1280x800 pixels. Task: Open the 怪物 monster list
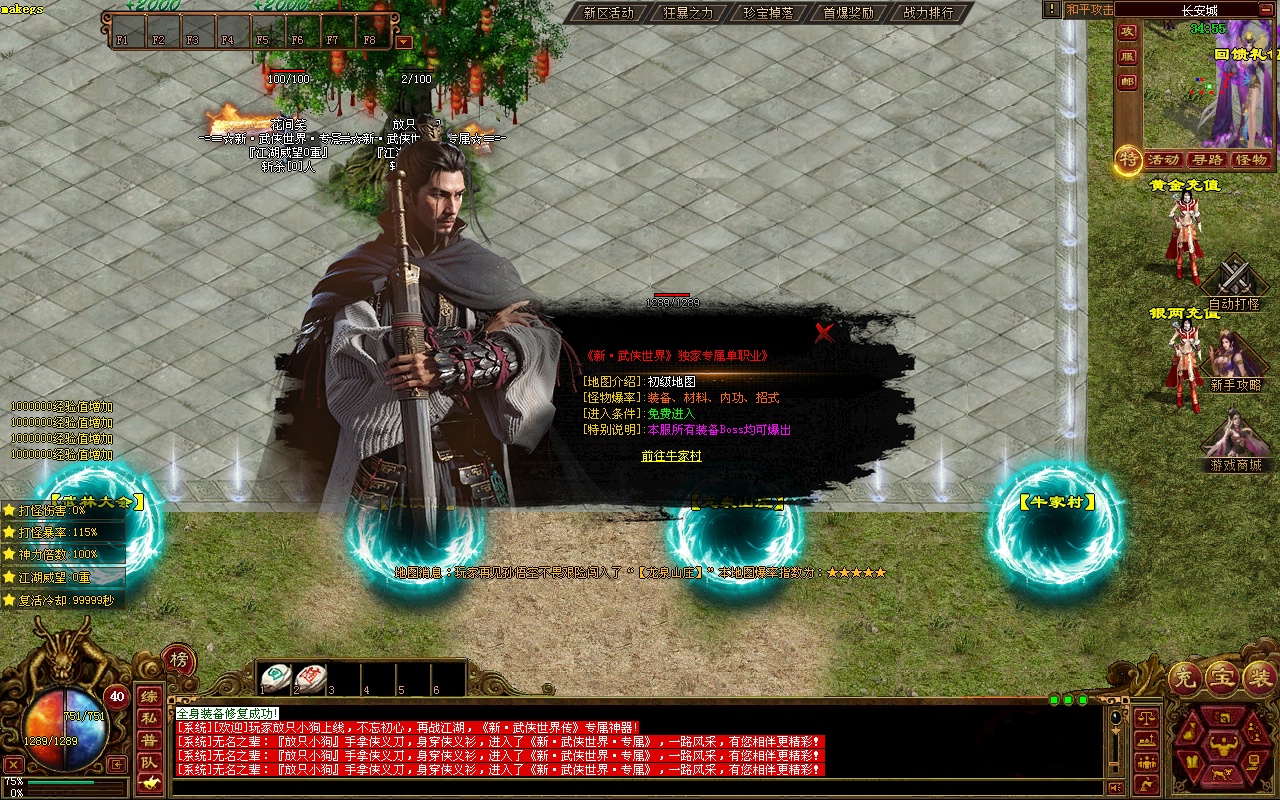click(x=1251, y=160)
